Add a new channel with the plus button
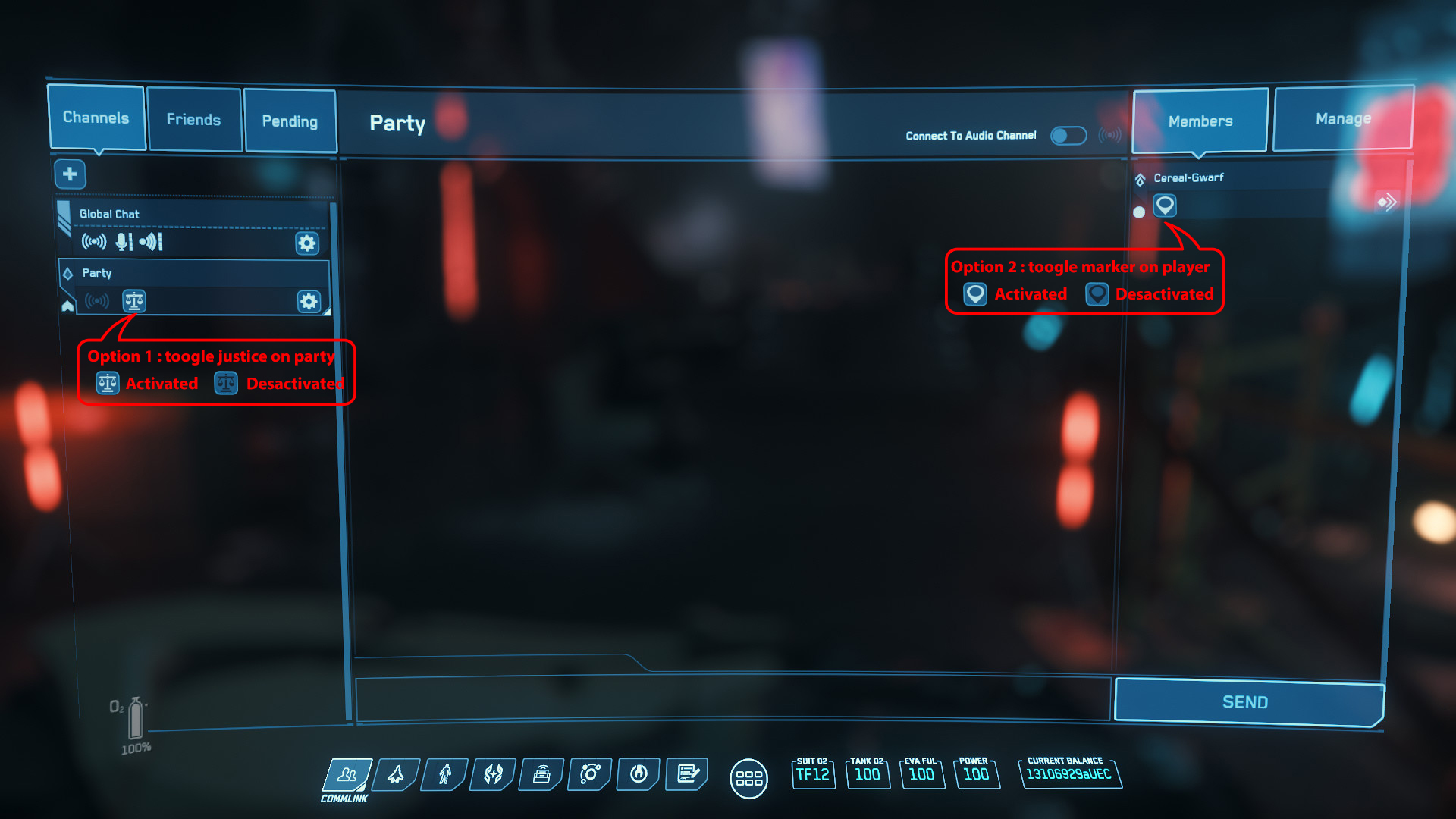 pos(70,174)
